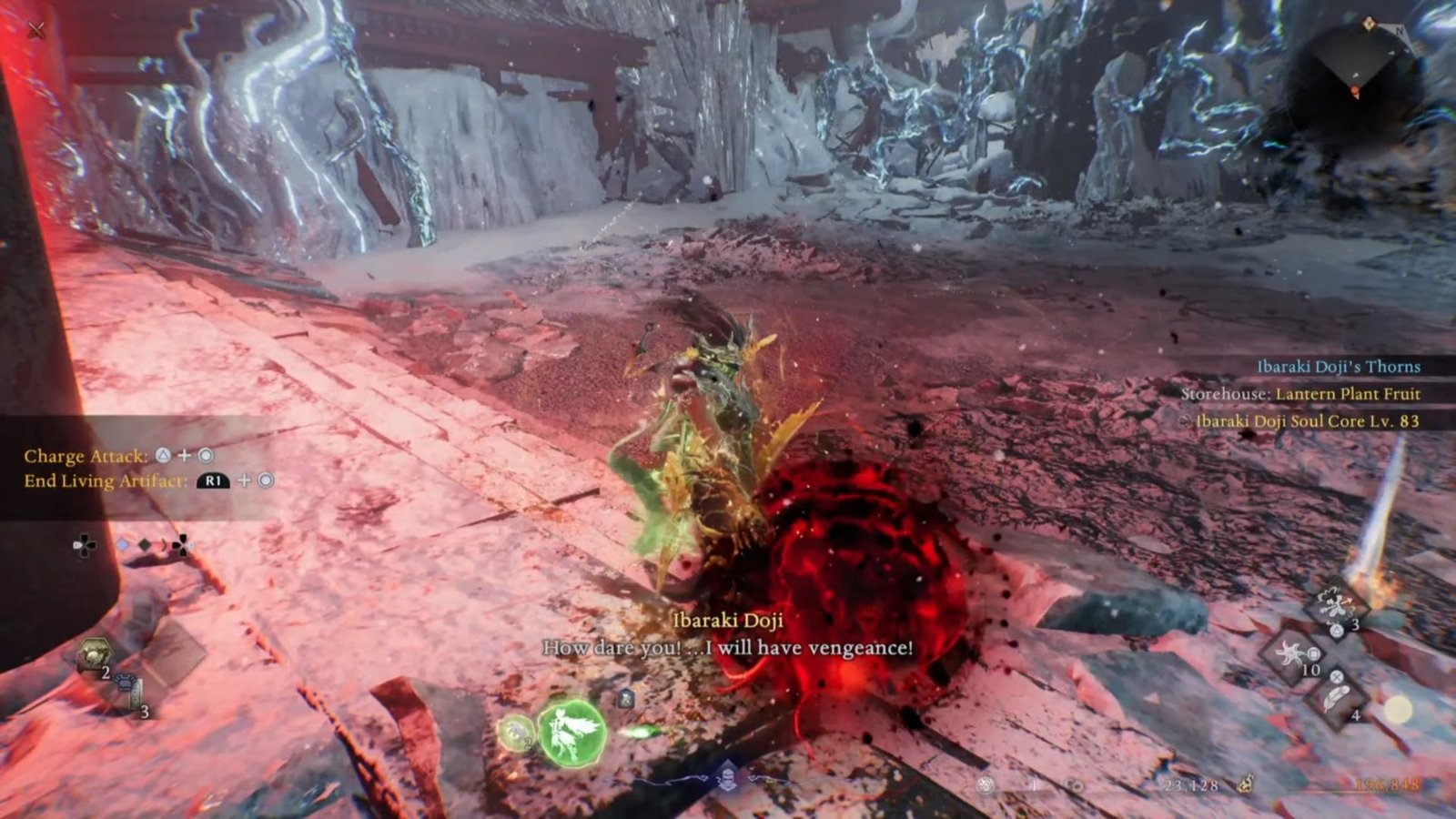The height and width of the screenshot is (819, 1456).
Task: Click the circle button icon after Charge Attack
Action: point(204,457)
